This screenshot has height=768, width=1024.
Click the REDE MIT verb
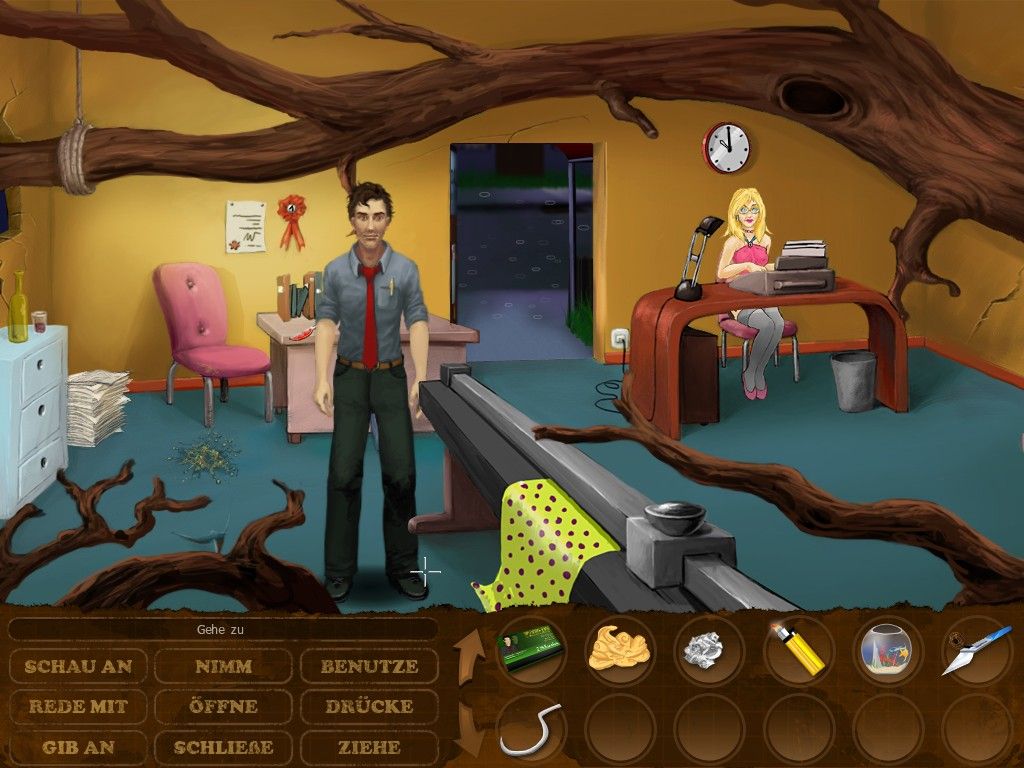pos(79,706)
